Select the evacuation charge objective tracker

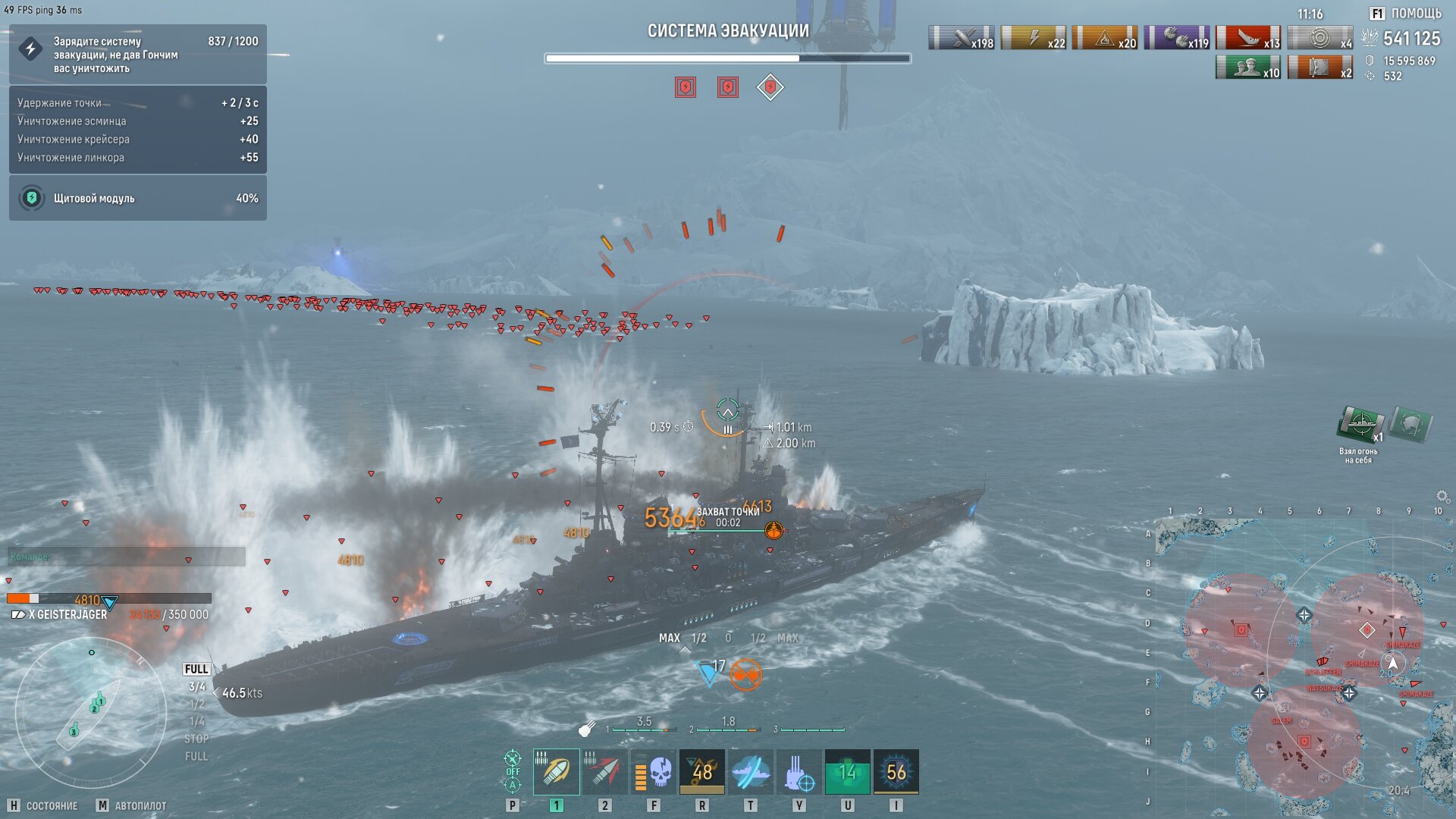138,55
